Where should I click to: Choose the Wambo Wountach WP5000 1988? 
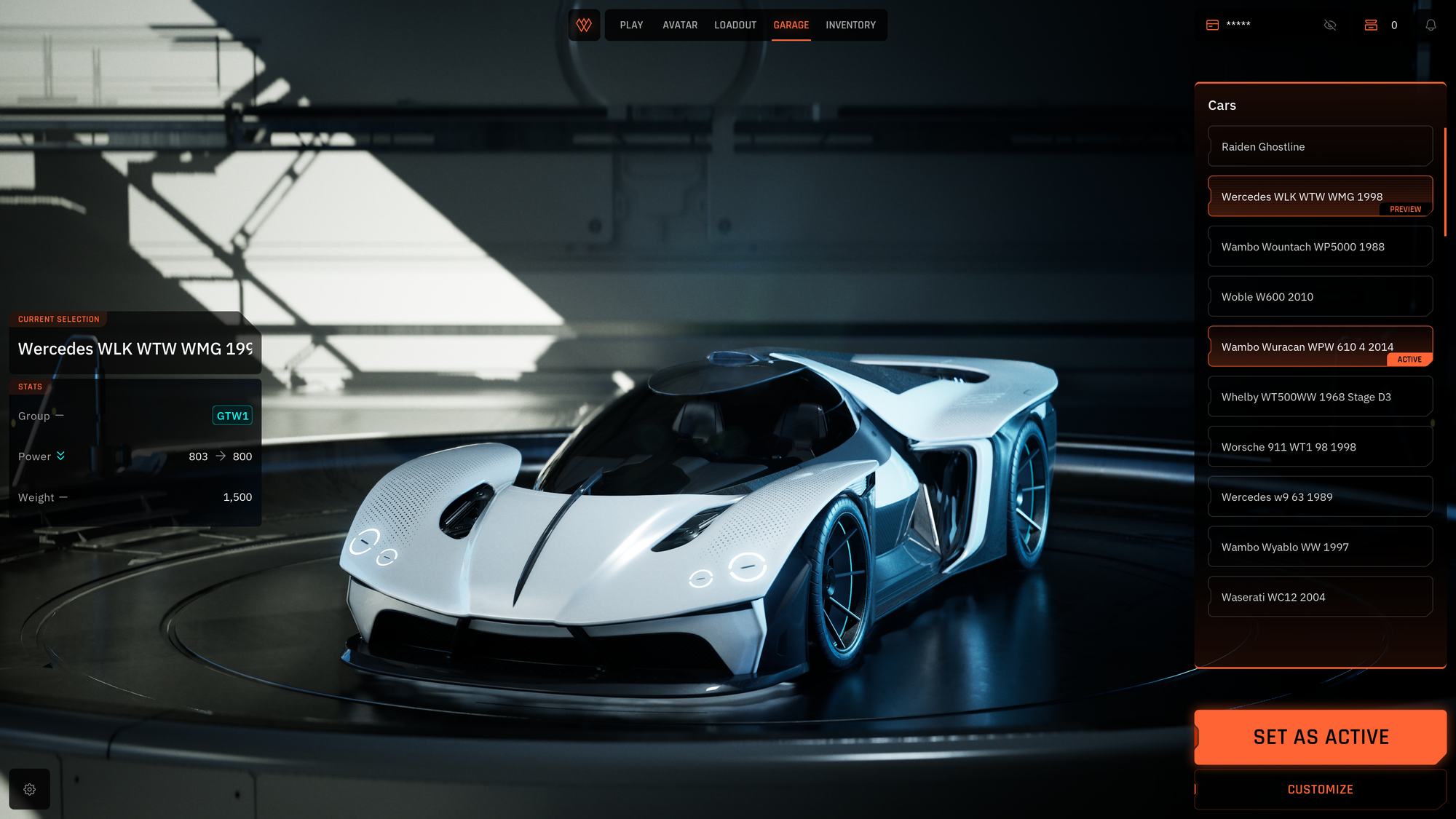pos(1320,247)
